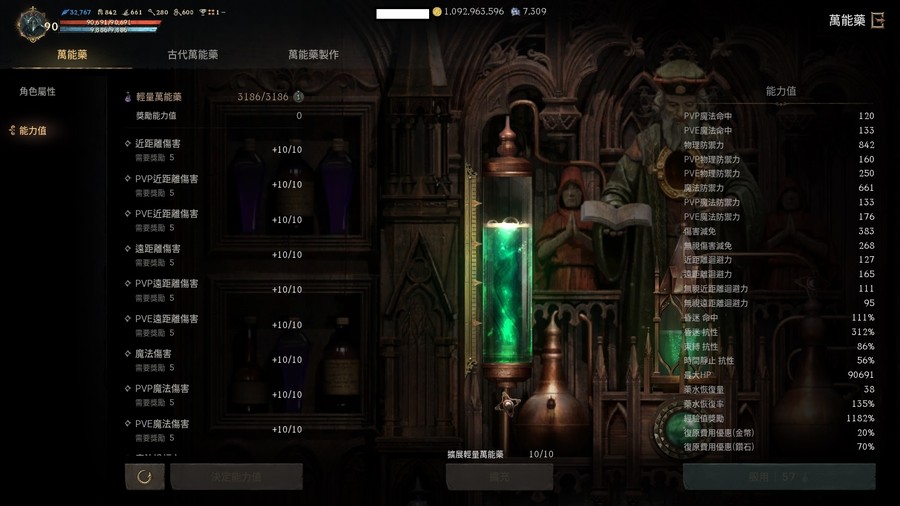
Task: Click the expand button below 擴展輕量萬能藥
Action: click(499, 477)
